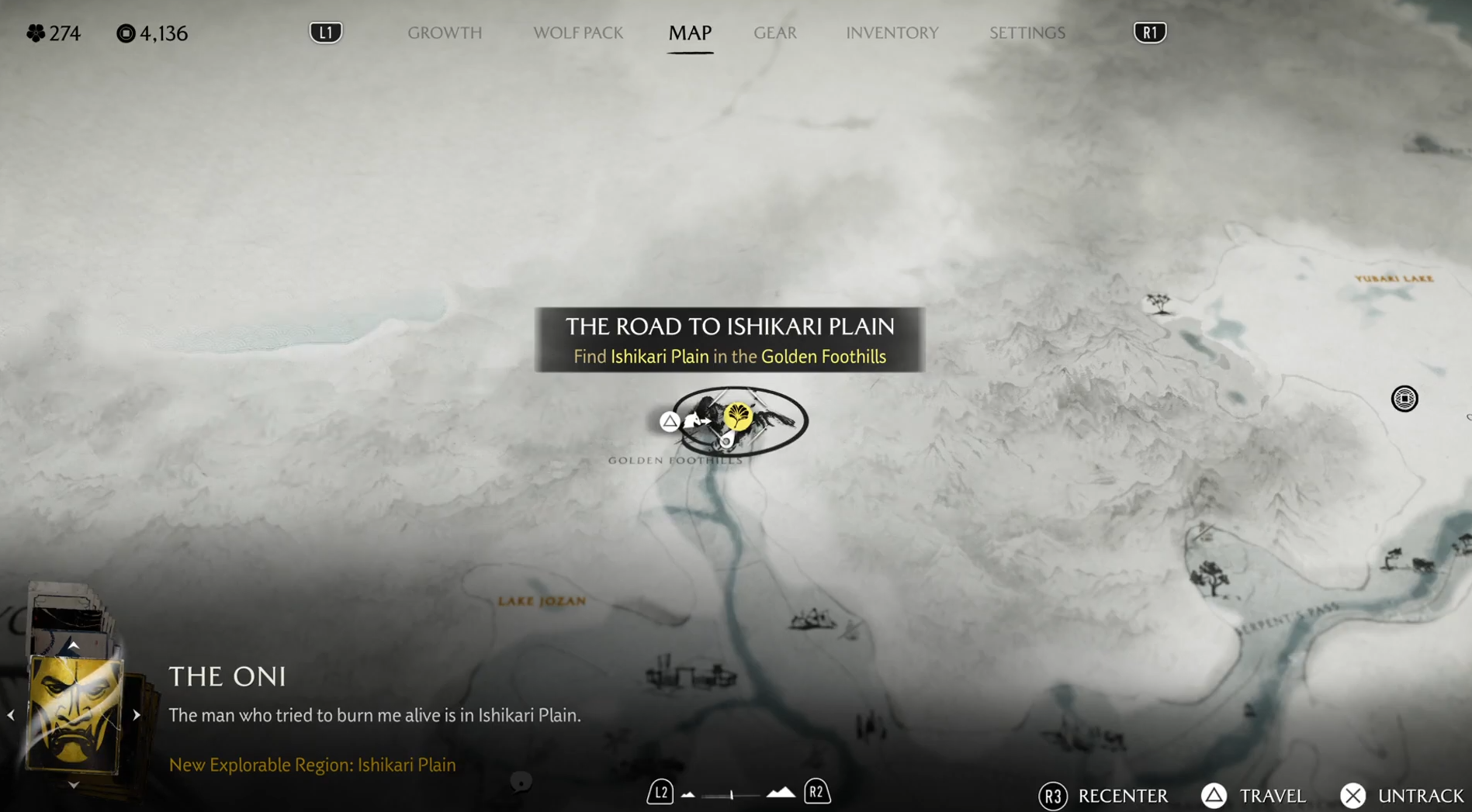Open the Wolf Pack tab
This screenshot has height=812, width=1472.
tap(577, 33)
